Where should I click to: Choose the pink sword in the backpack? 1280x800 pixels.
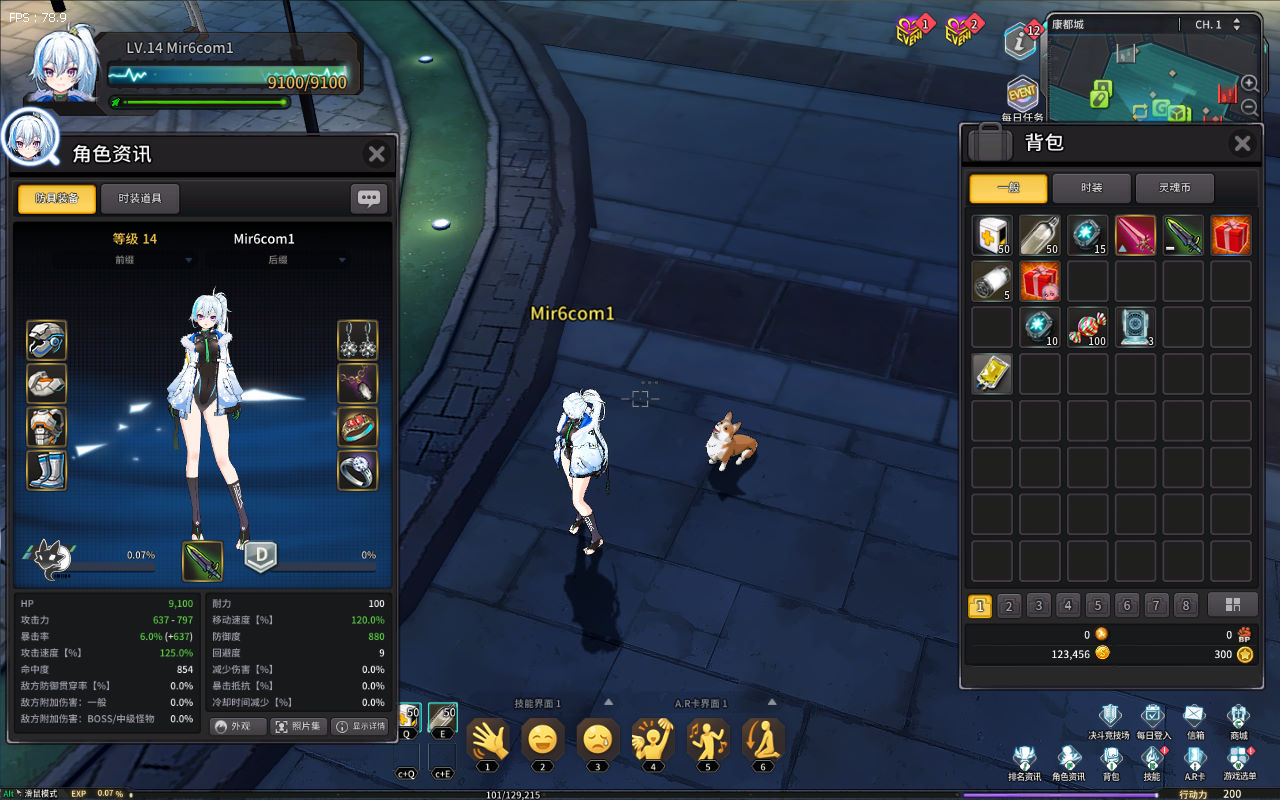1135,235
